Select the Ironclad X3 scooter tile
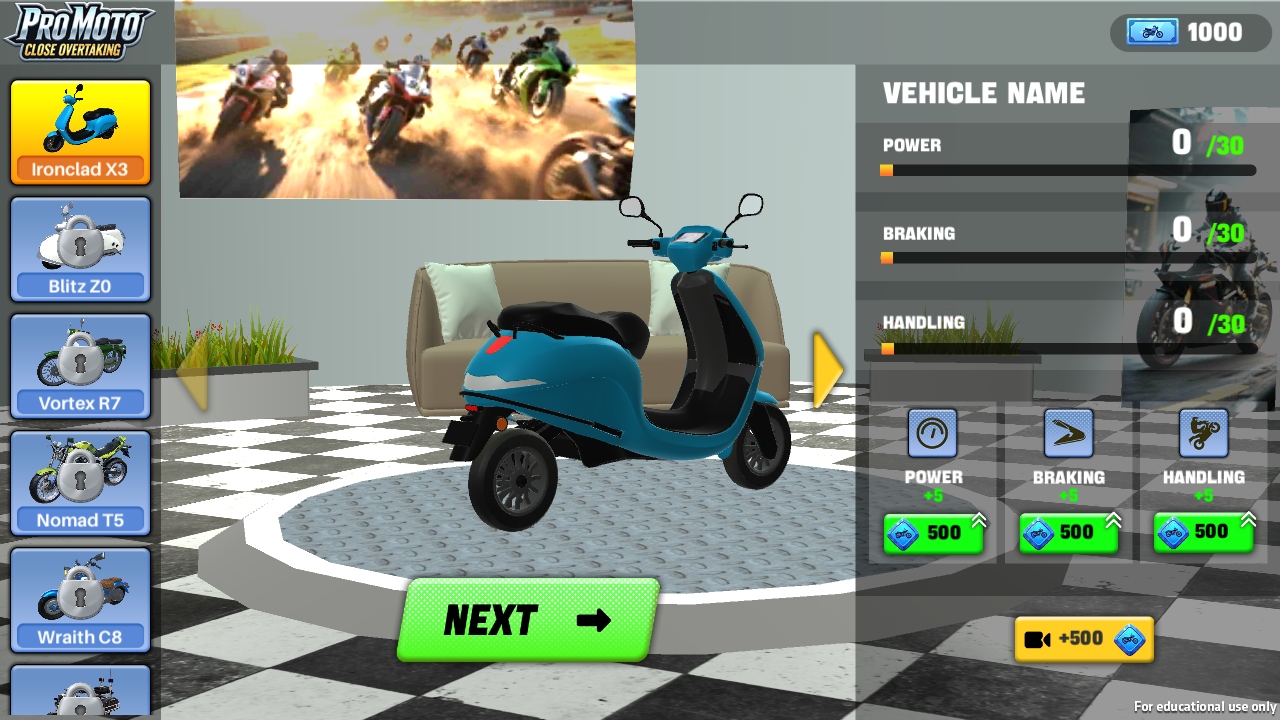Screen dimensions: 1280x720 80,133
